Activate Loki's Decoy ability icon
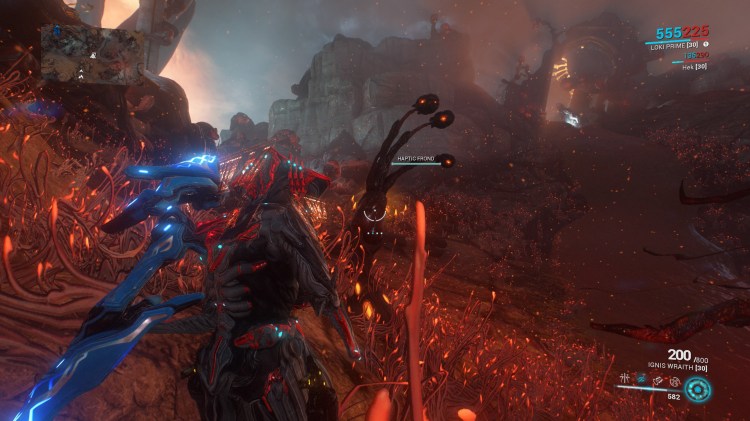The width and height of the screenshot is (750, 421). pos(625,380)
